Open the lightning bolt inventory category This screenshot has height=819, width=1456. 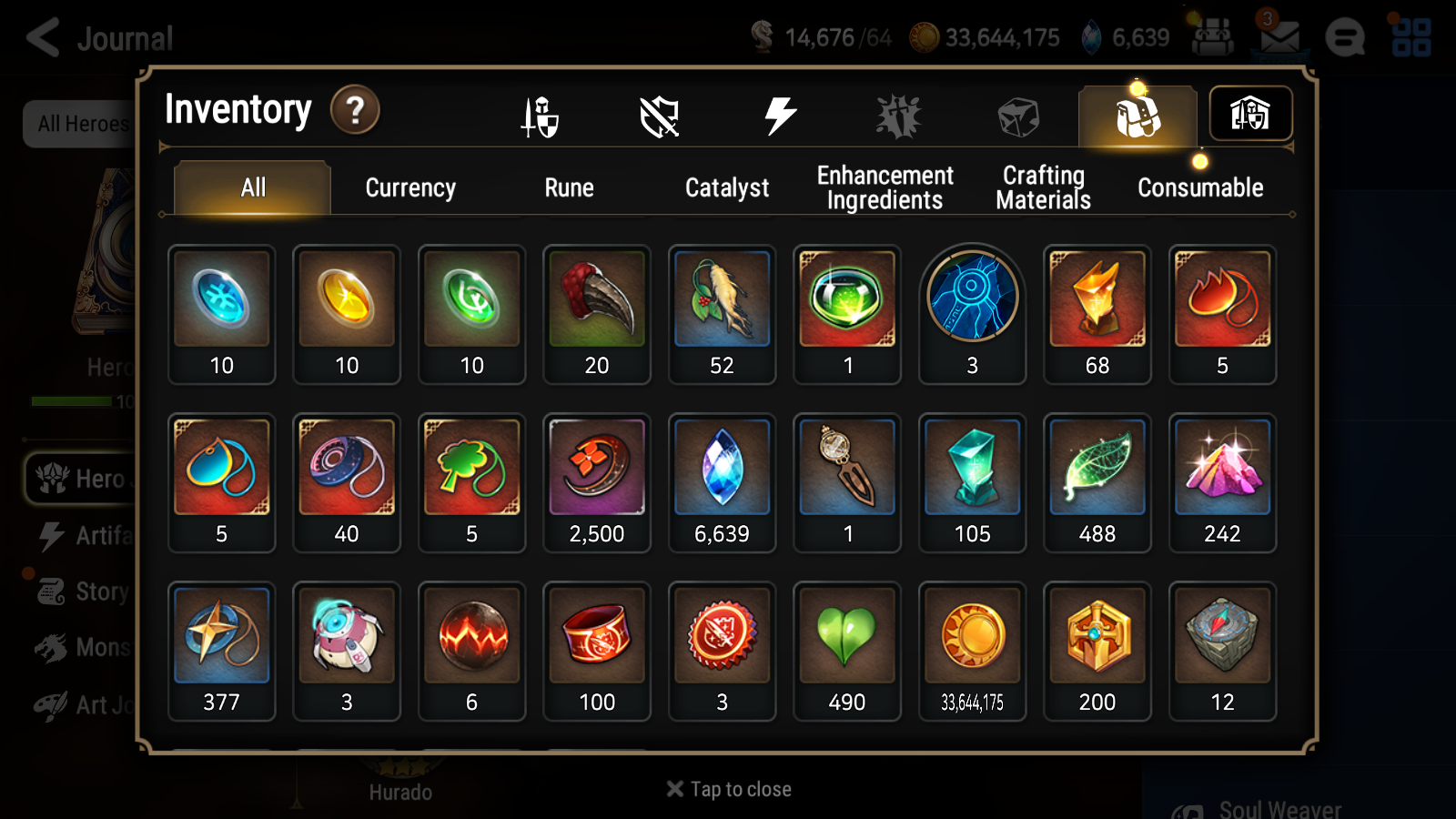780,116
